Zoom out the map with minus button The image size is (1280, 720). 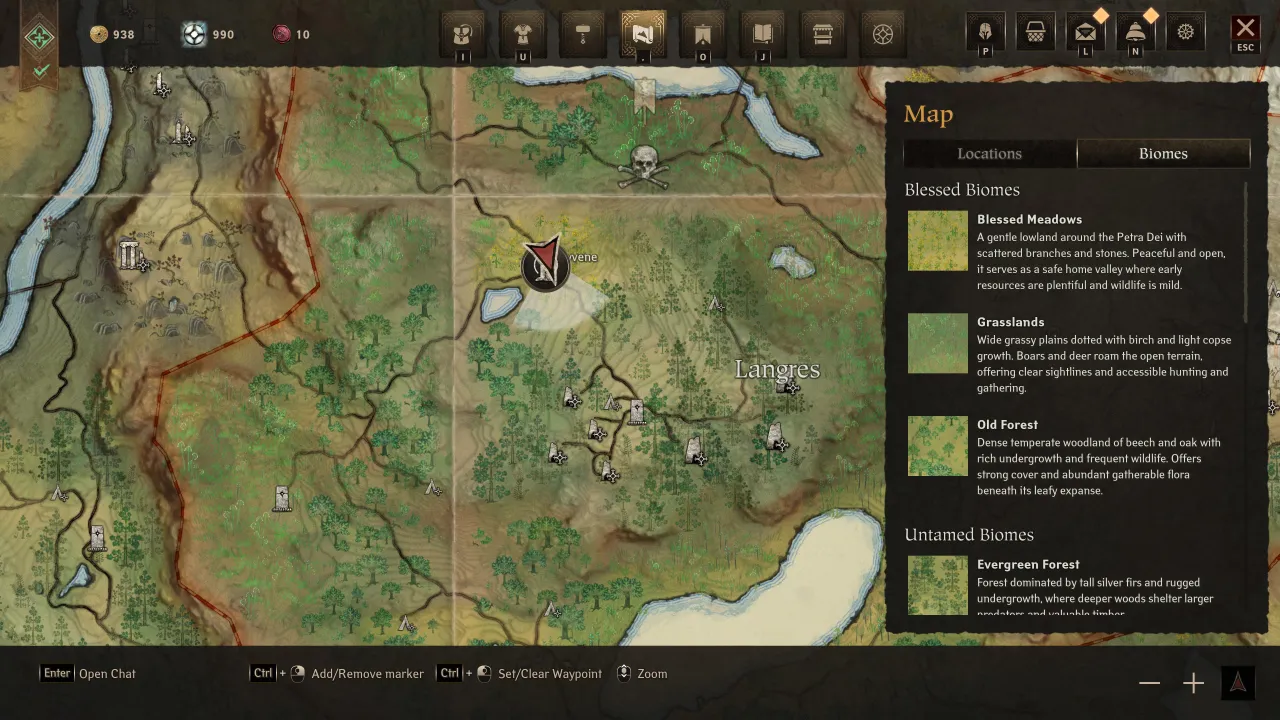[x=1149, y=683]
